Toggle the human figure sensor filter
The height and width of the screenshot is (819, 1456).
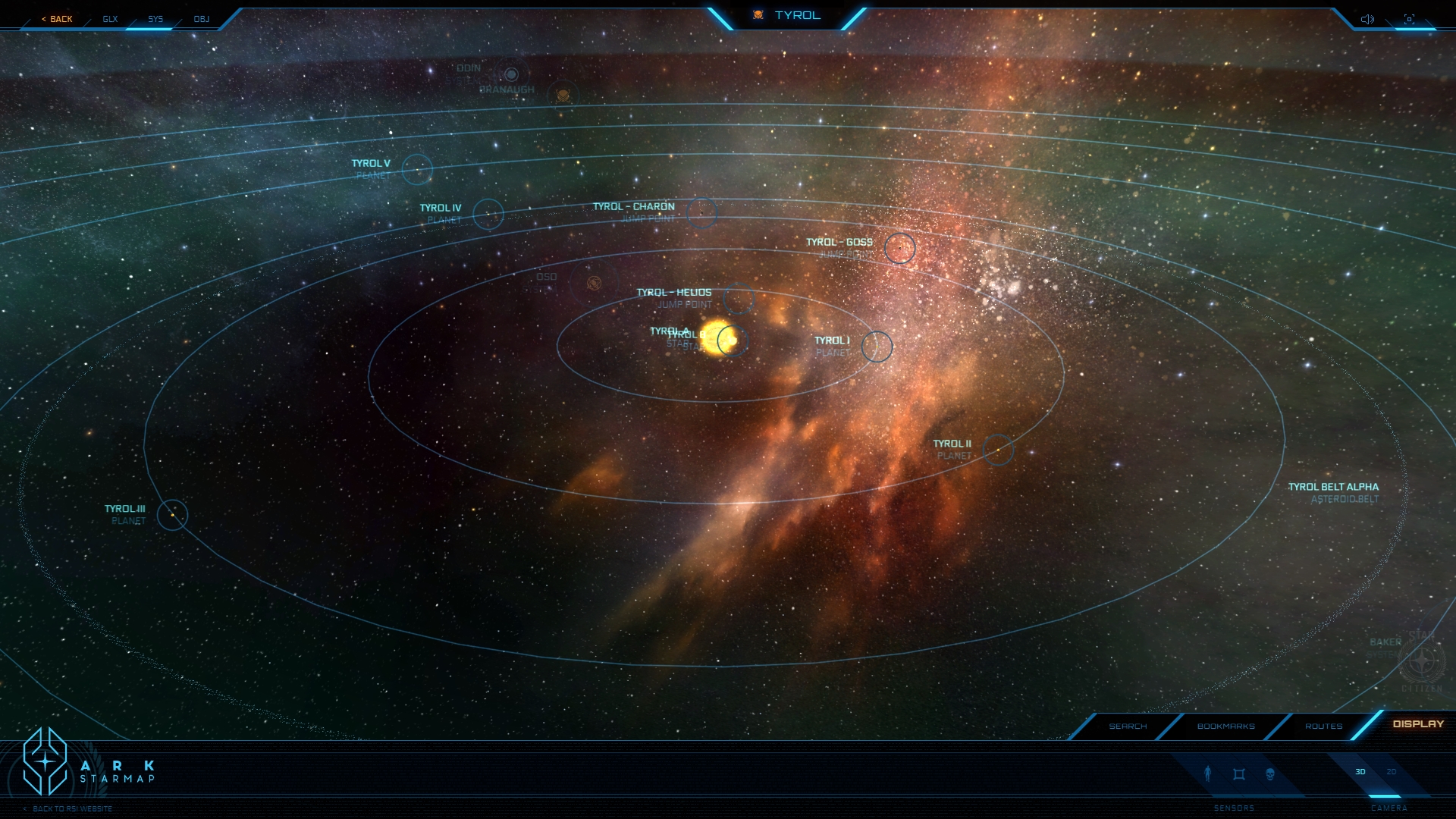point(1208,773)
